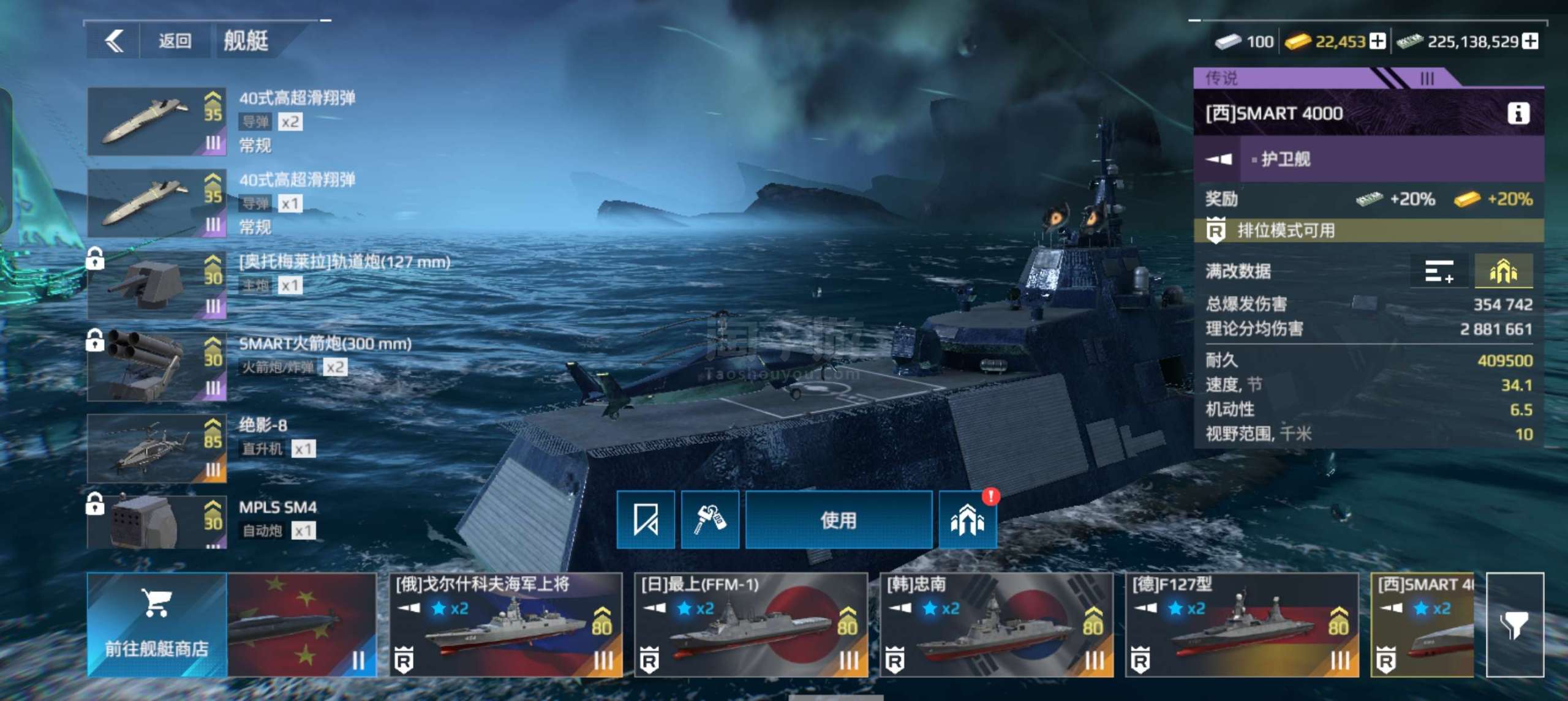The image size is (1568, 701).
Task: Select the Chinese submarine ship card
Action: tap(301, 624)
